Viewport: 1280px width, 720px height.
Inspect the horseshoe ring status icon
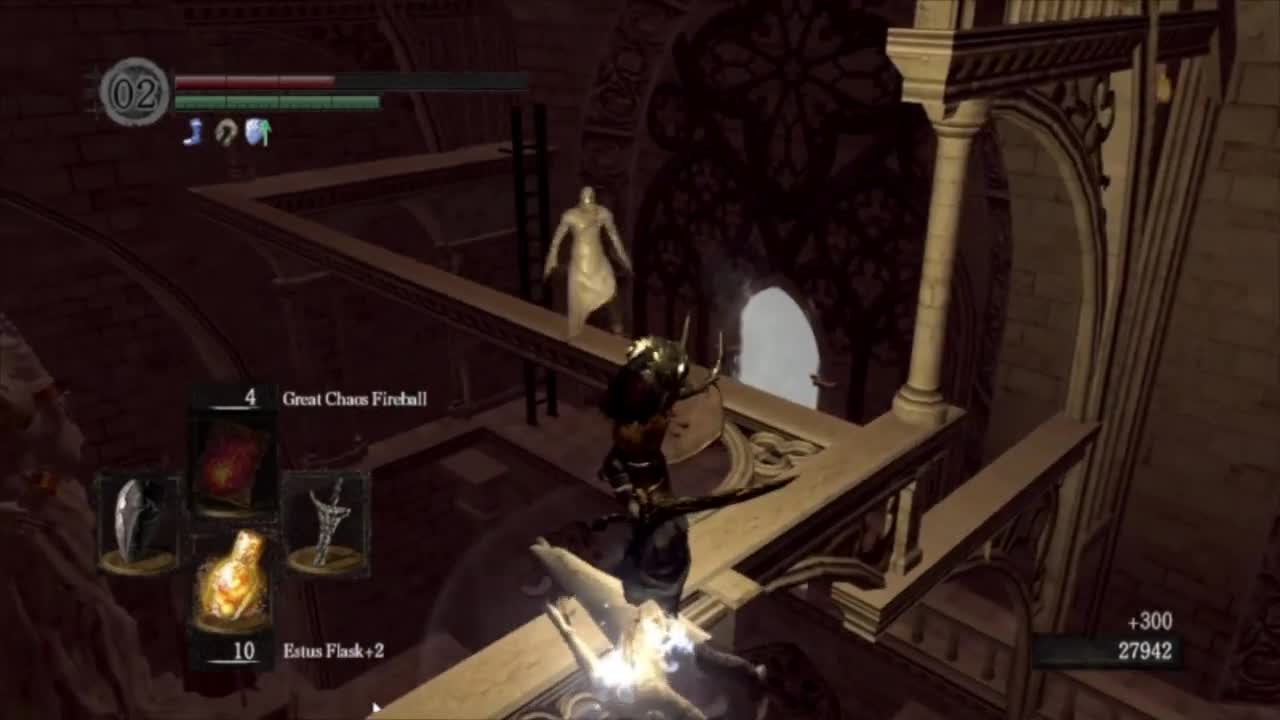pos(226,132)
